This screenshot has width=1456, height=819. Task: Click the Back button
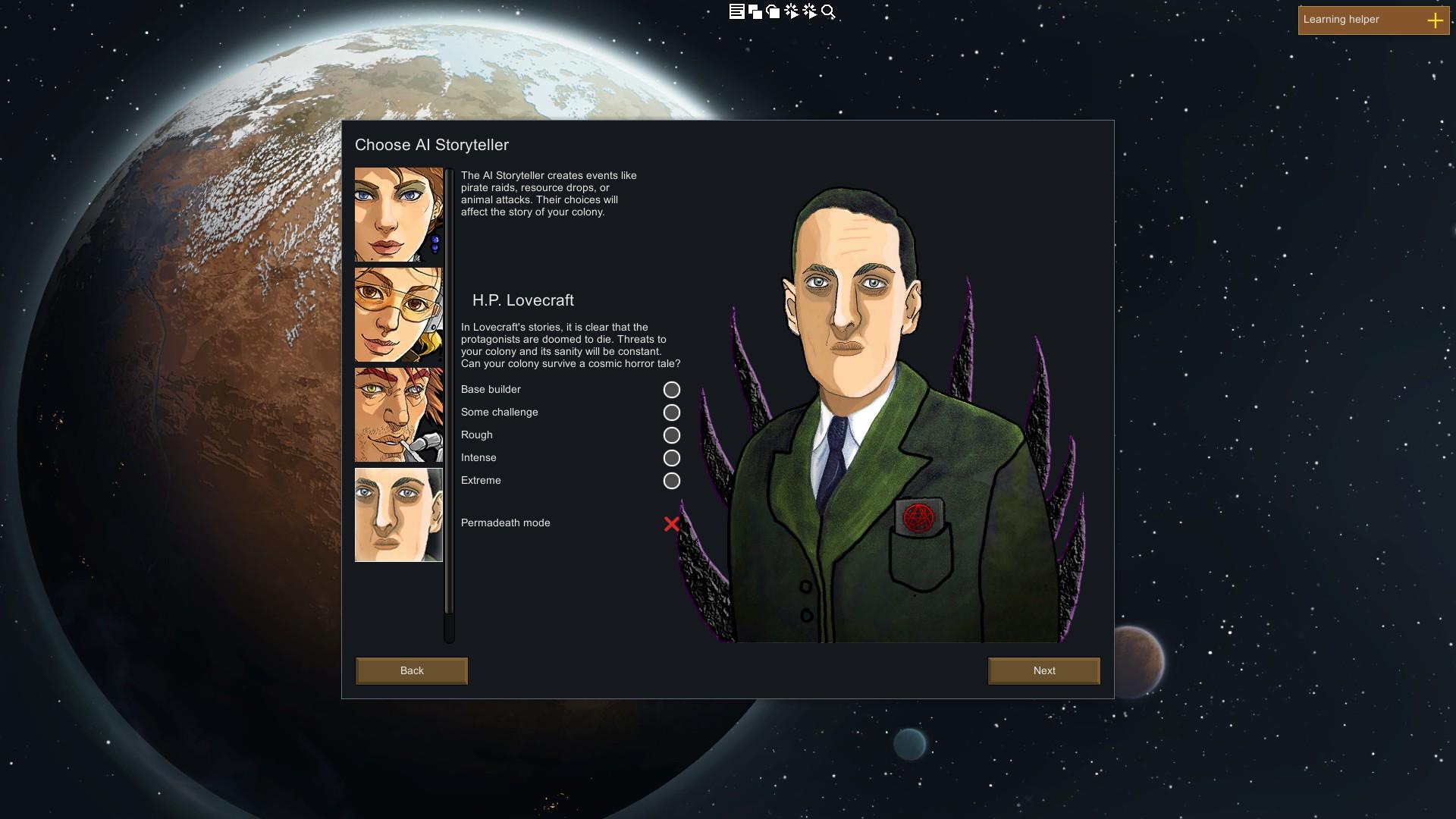(411, 671)
